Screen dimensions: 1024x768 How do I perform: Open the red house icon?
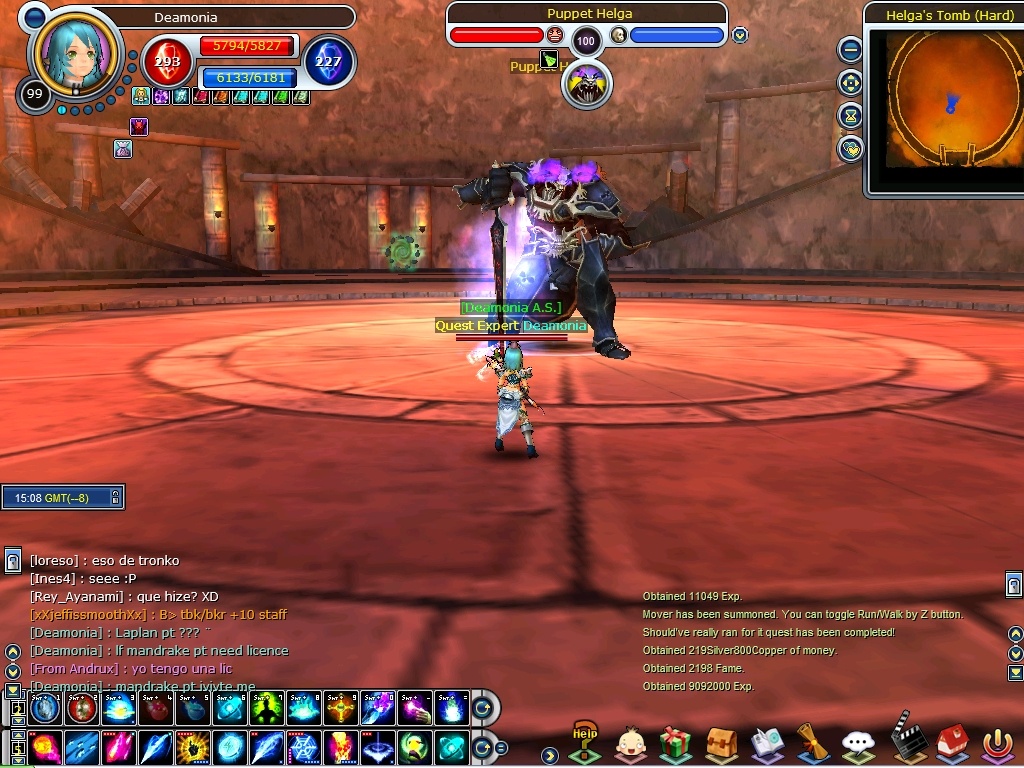952,743
